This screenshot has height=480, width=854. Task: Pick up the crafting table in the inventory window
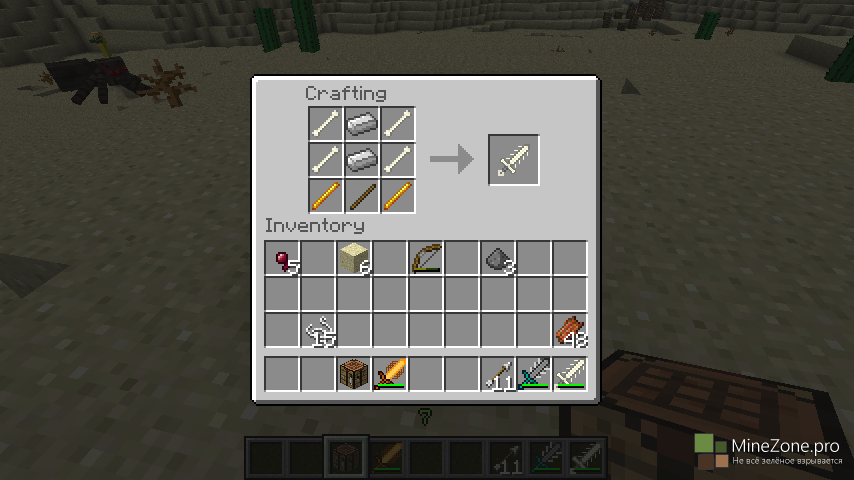point(354,374)
